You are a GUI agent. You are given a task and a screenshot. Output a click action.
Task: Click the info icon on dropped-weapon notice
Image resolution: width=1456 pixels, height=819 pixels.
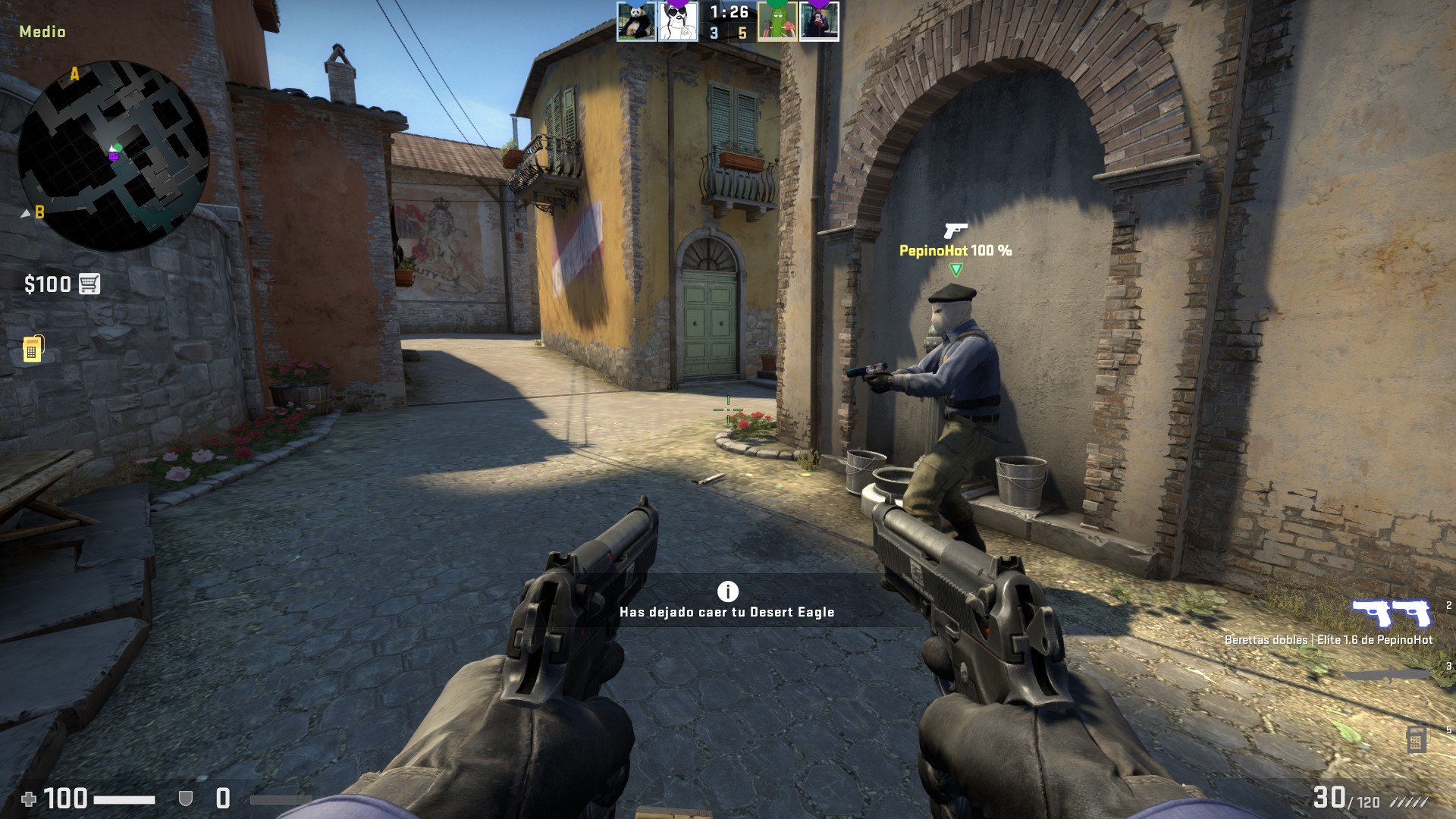(x=727, y=591)
